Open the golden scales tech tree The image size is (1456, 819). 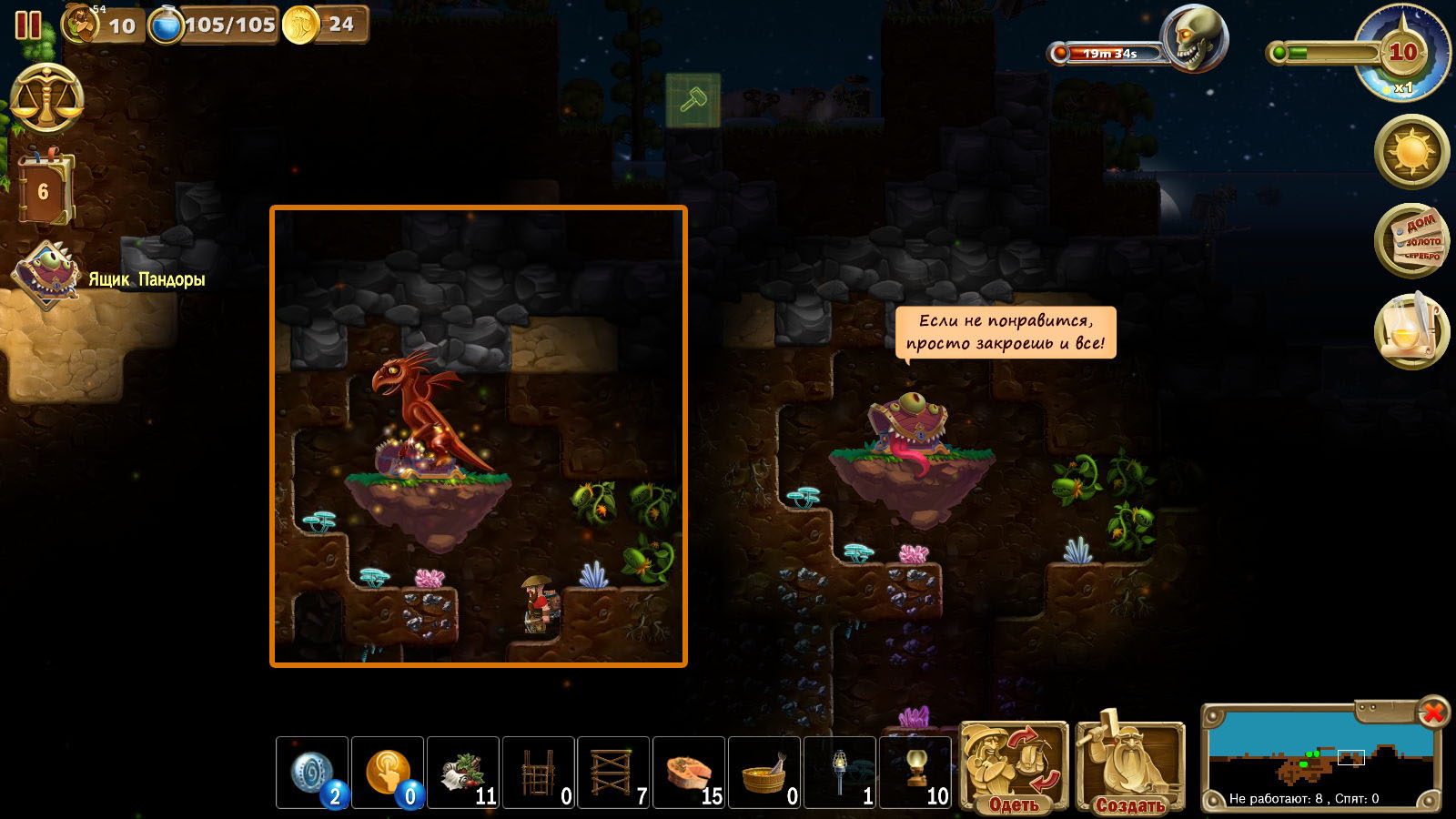[x=46, y=100]
